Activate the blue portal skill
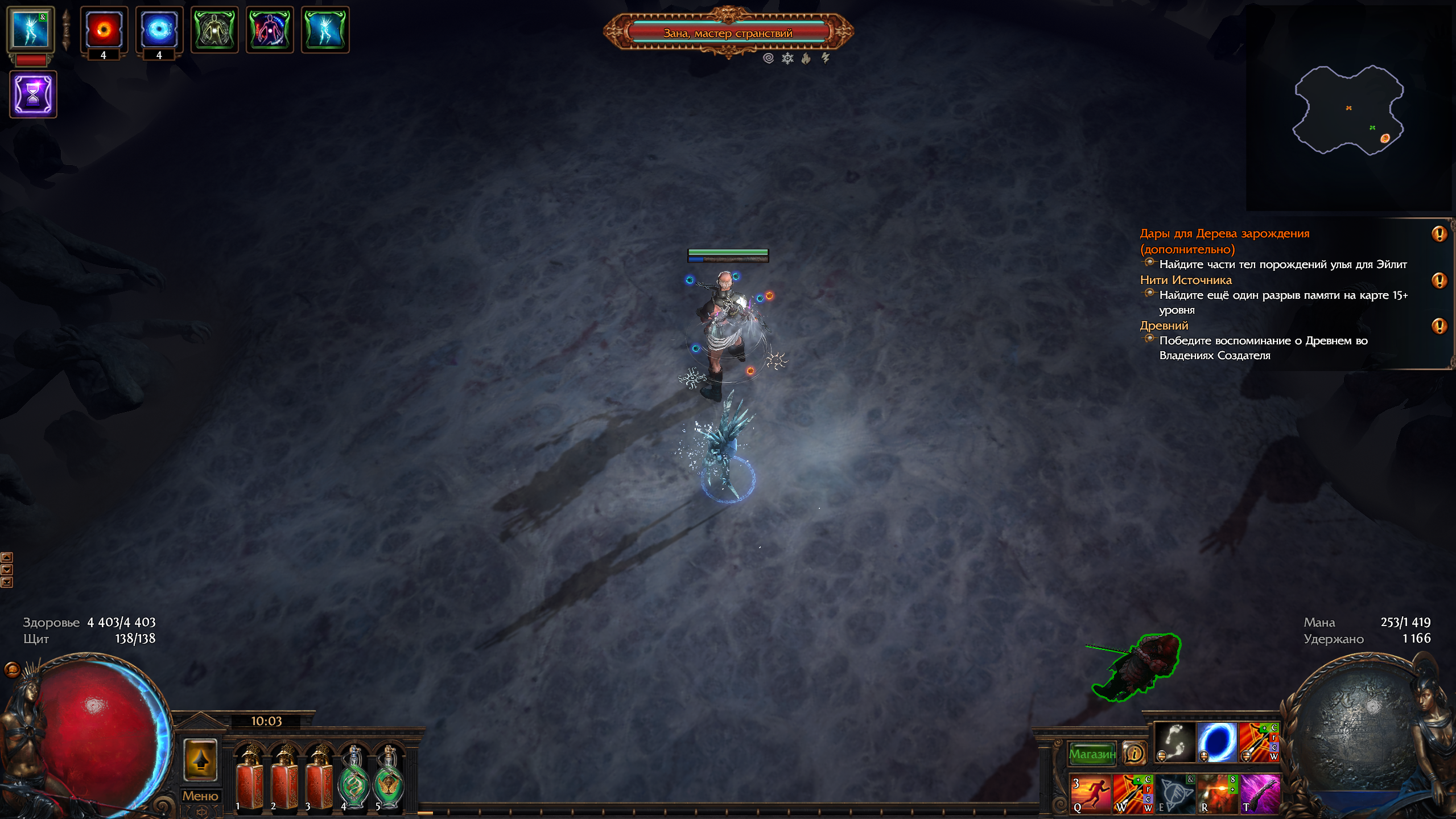Viewport: 1456px width, 819px height. 1217,742
